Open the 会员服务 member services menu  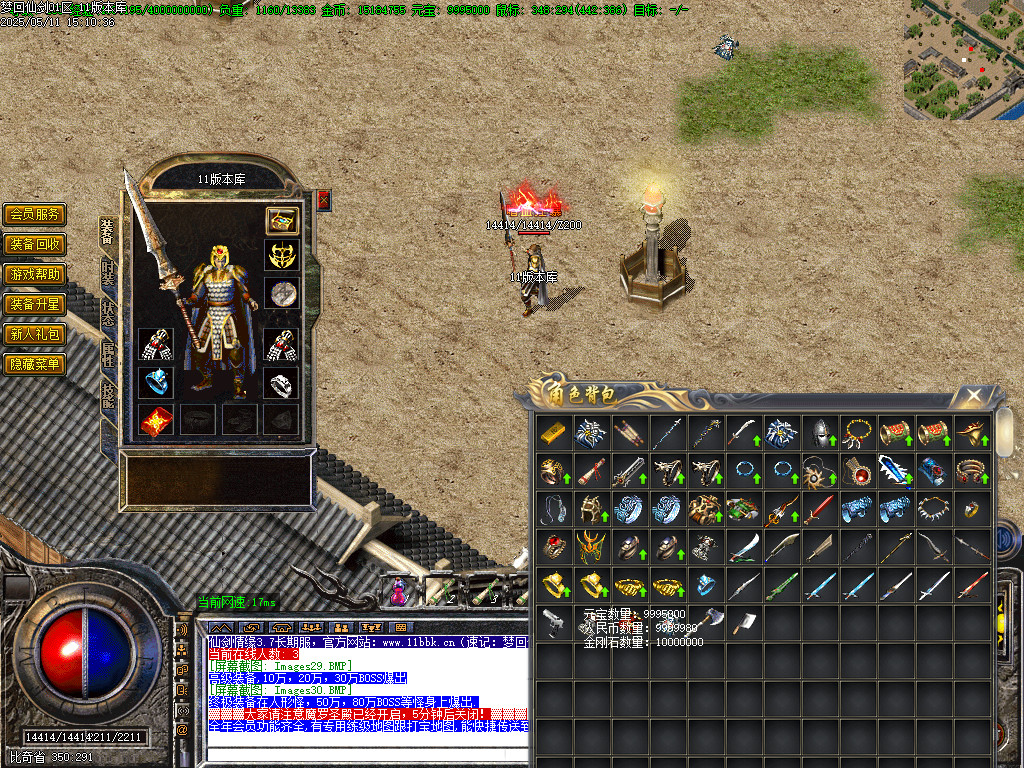pyautogui.click(x=34, y=214)
